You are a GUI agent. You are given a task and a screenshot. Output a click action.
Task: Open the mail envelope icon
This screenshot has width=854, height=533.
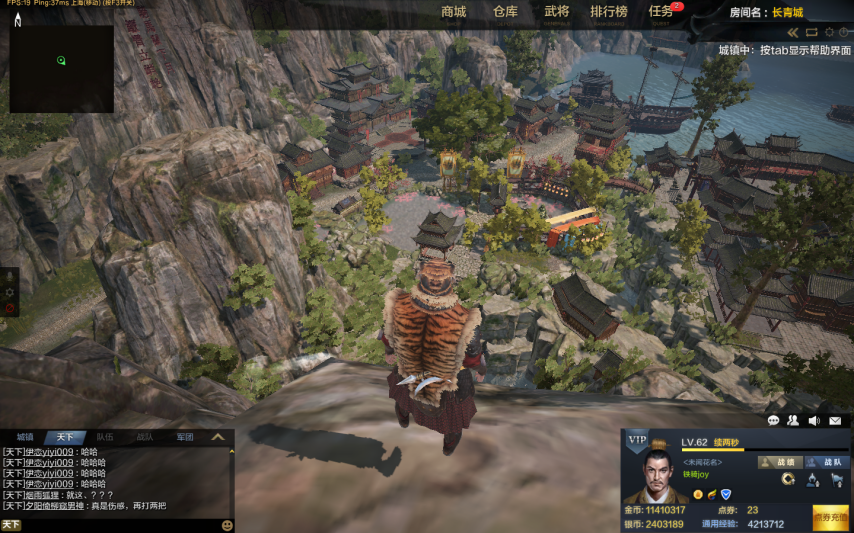coord(835,421)
